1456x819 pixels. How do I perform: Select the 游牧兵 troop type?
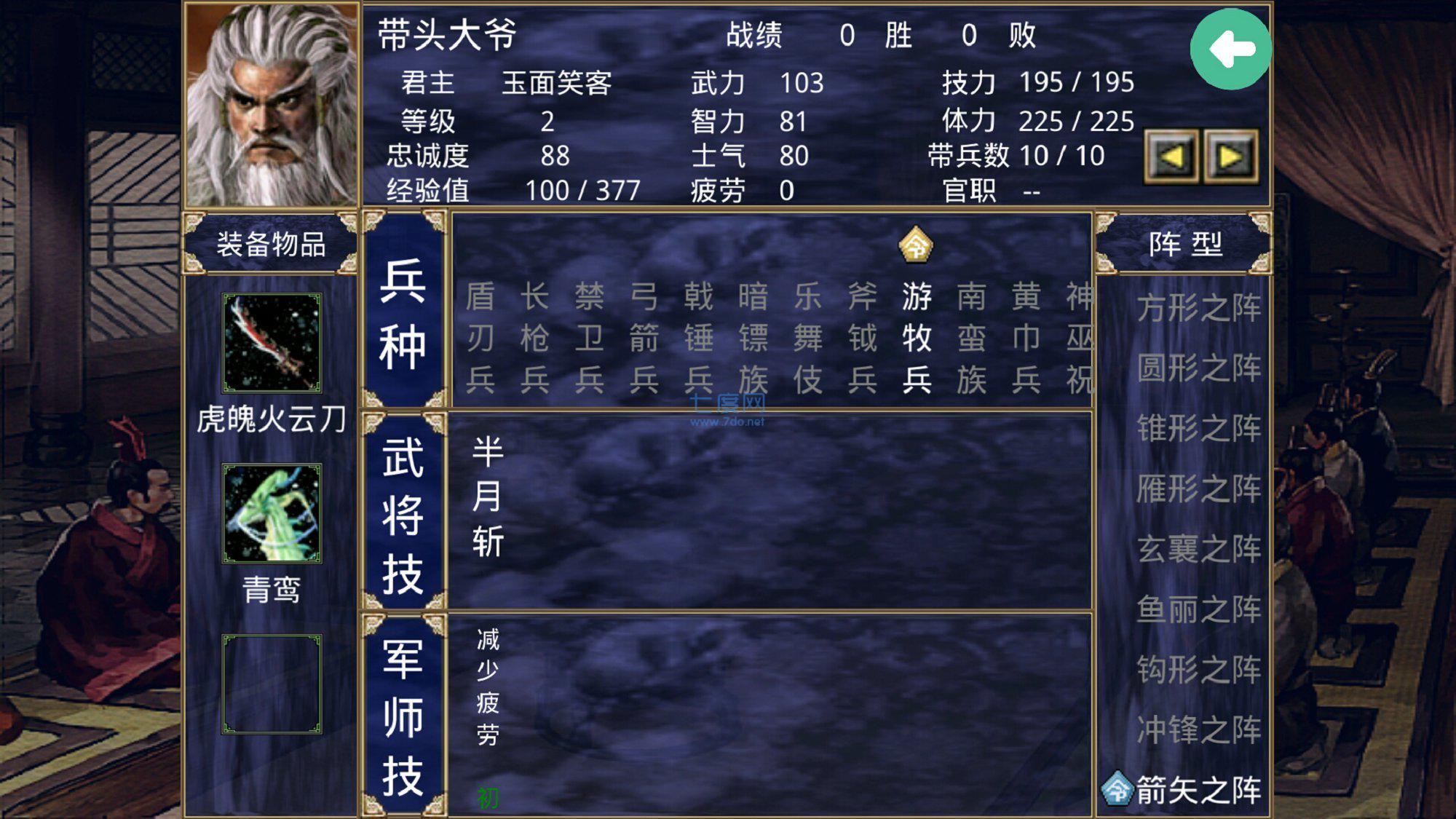point(917,337)
